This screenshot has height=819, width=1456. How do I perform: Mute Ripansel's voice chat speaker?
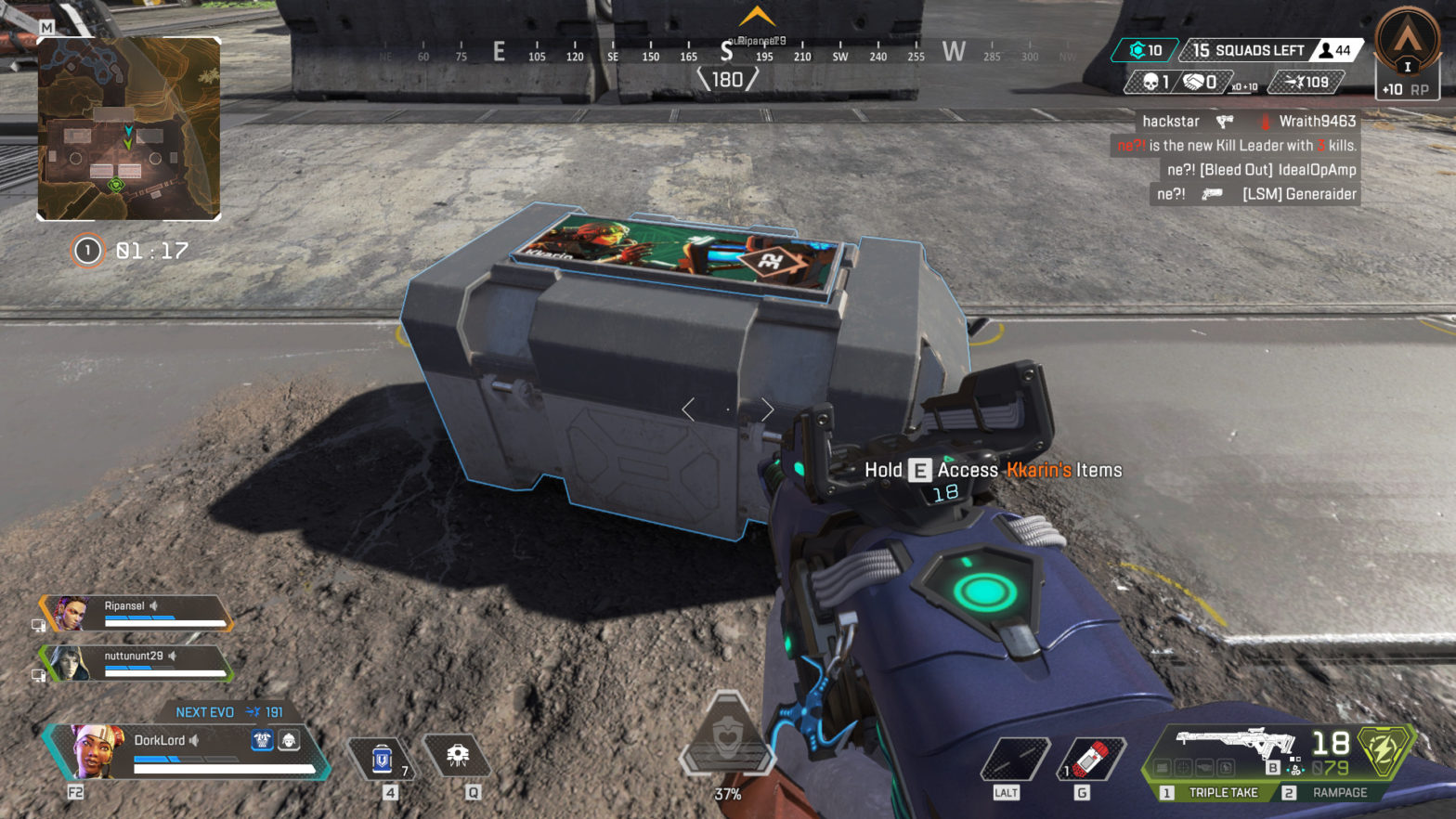coord(153,605)
